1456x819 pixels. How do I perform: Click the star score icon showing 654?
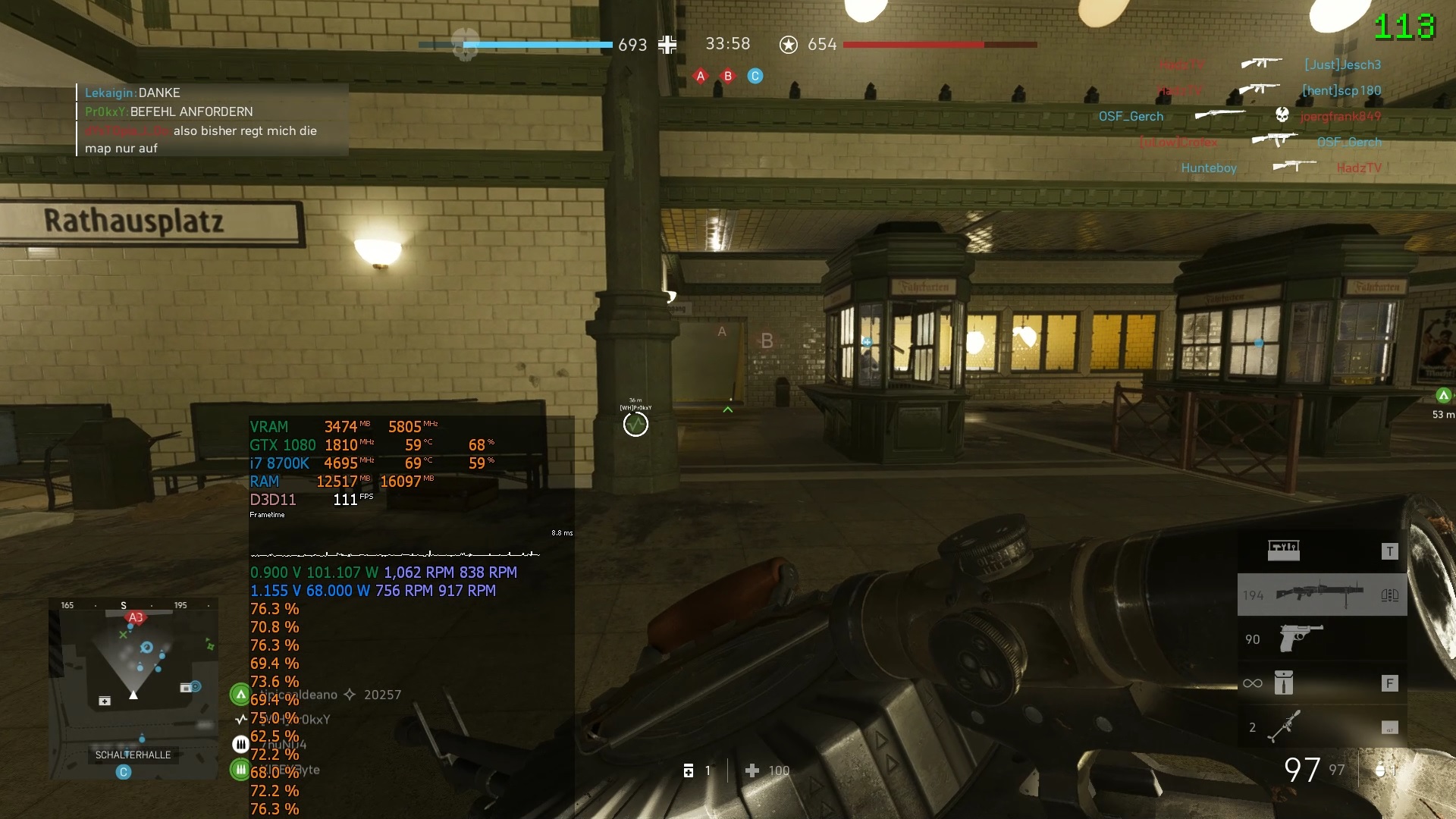(789, 45)
